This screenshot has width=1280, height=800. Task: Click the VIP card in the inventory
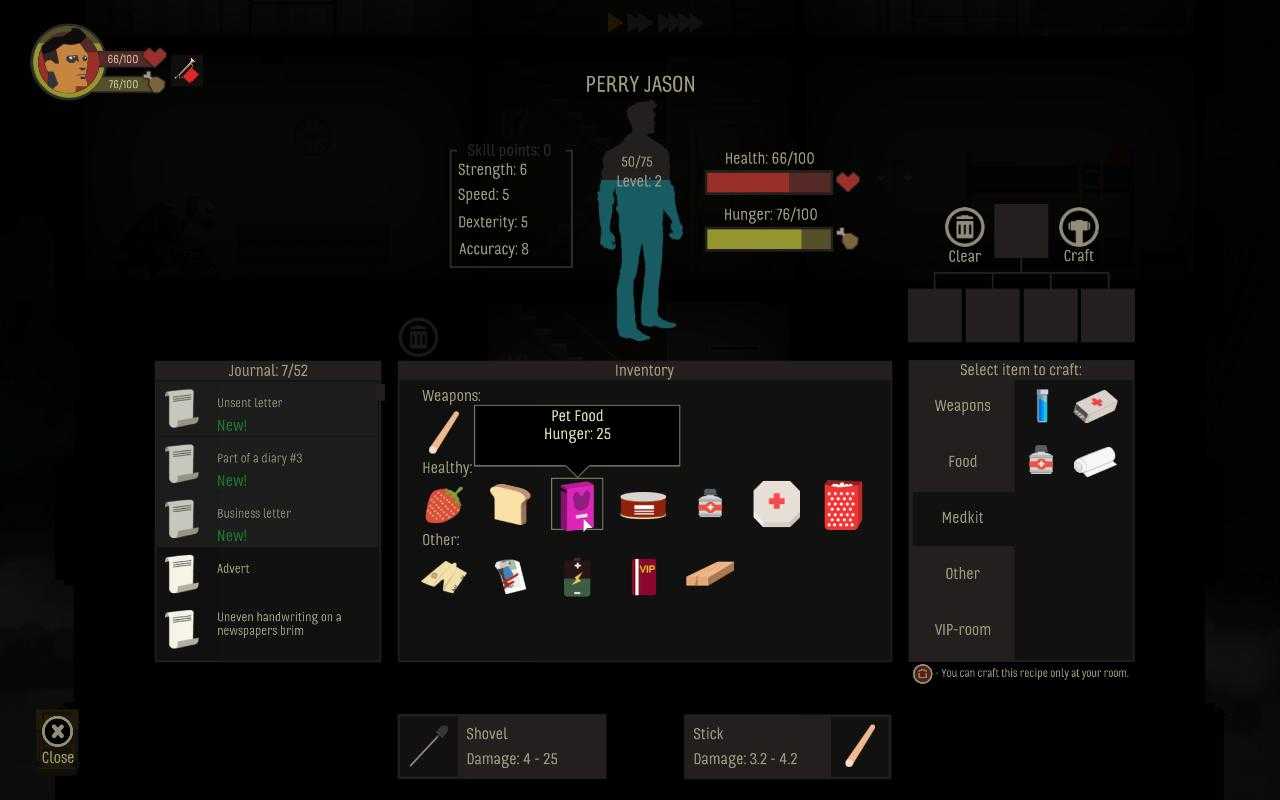point(643,577)
